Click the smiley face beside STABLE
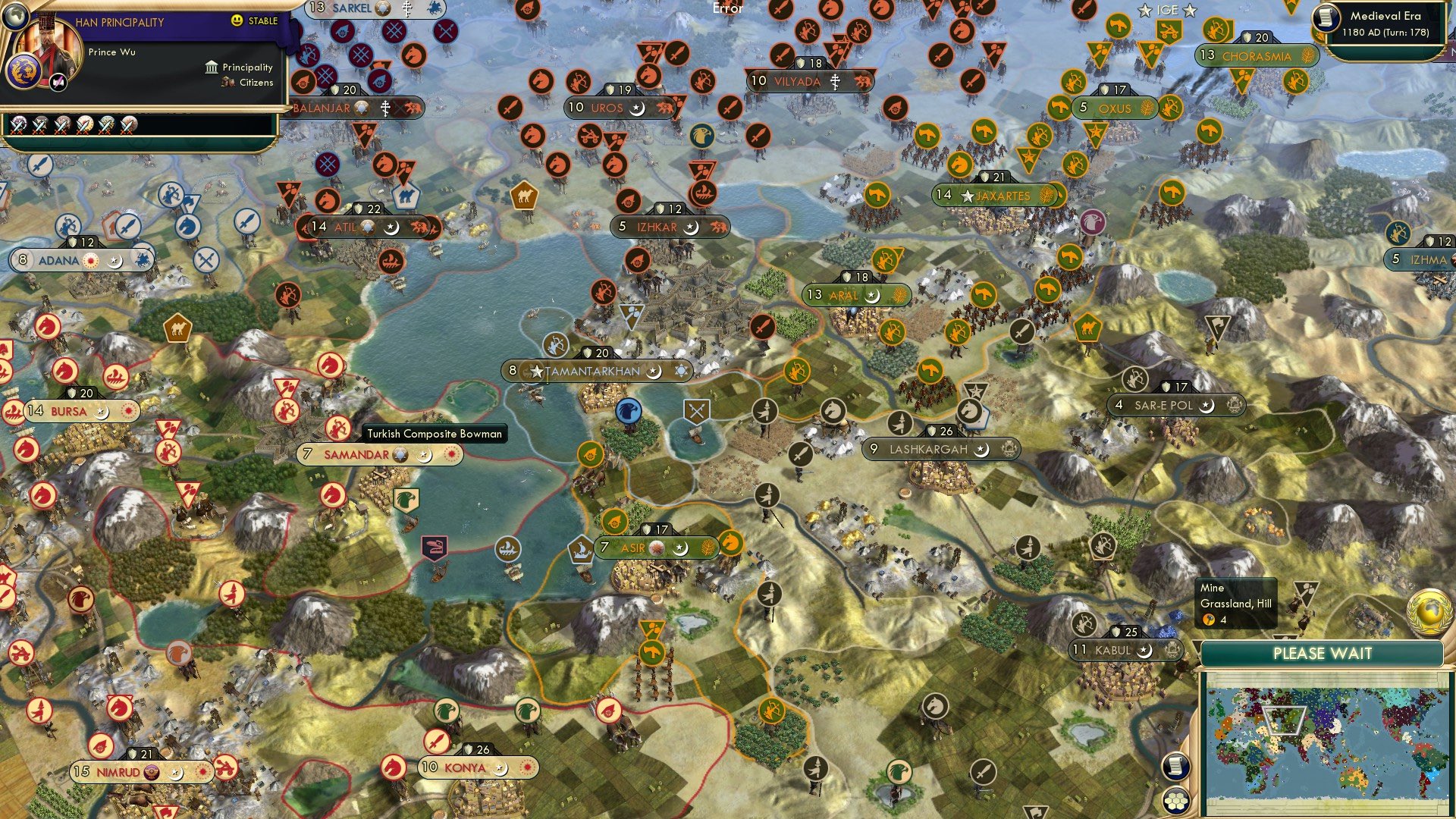This screenshot has width=1456, height=819. point(236,20)
